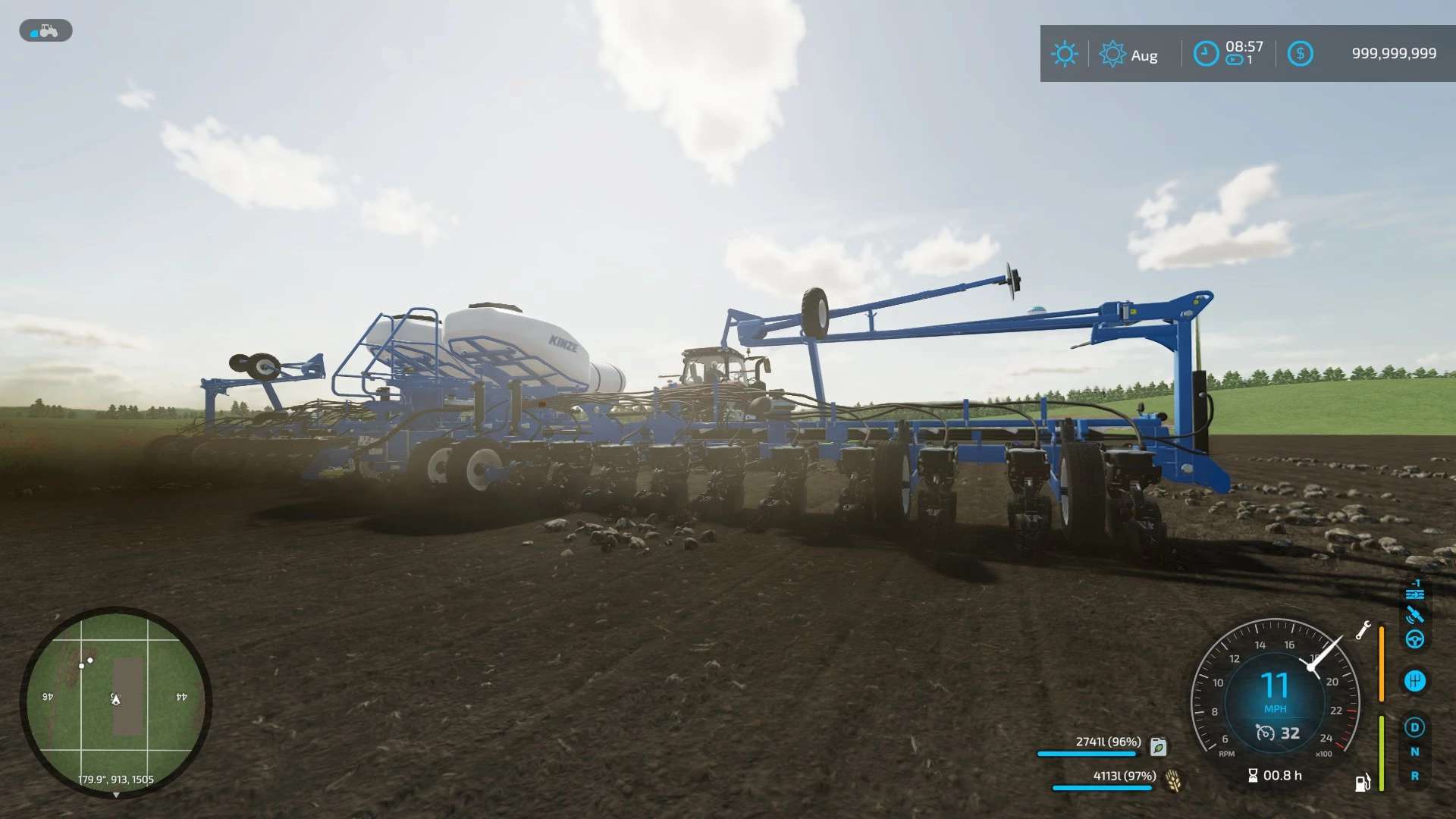The image size is (1456, 819).
Task: Select Drive gear D indicator
Action: [1414, 727]
